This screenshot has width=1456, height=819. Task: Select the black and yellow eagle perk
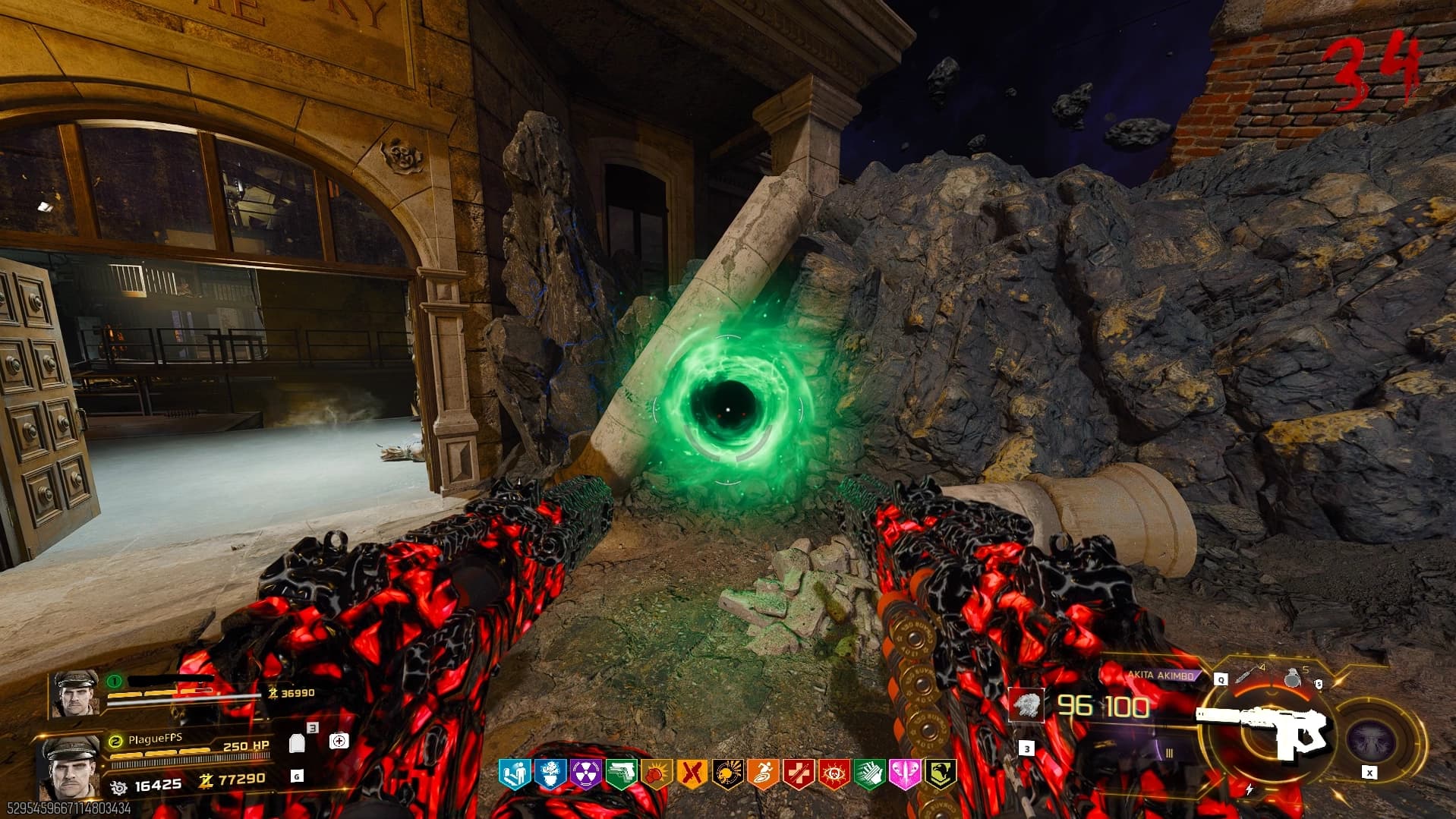pos(940,773)
